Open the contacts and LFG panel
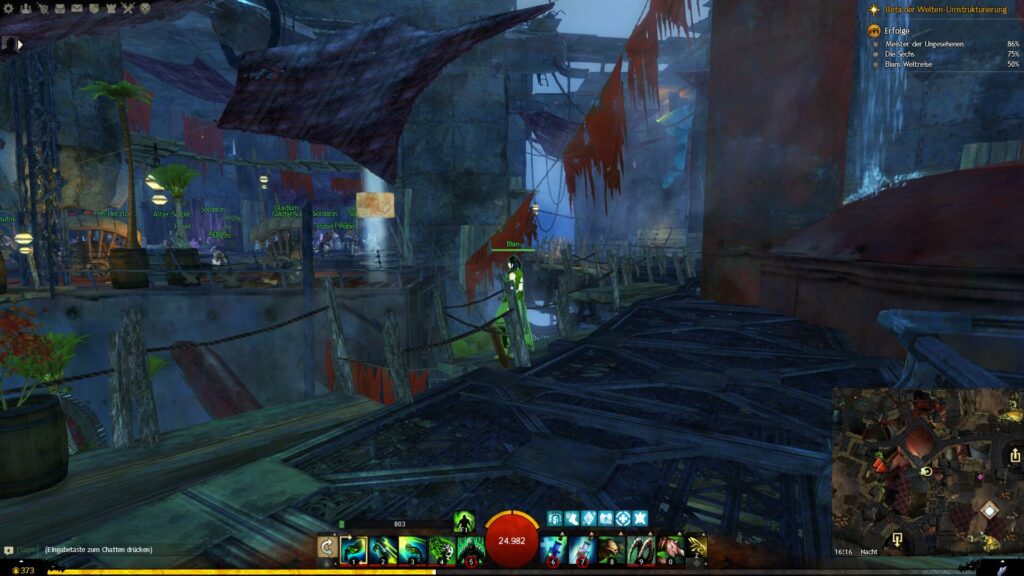 [25, 9]
